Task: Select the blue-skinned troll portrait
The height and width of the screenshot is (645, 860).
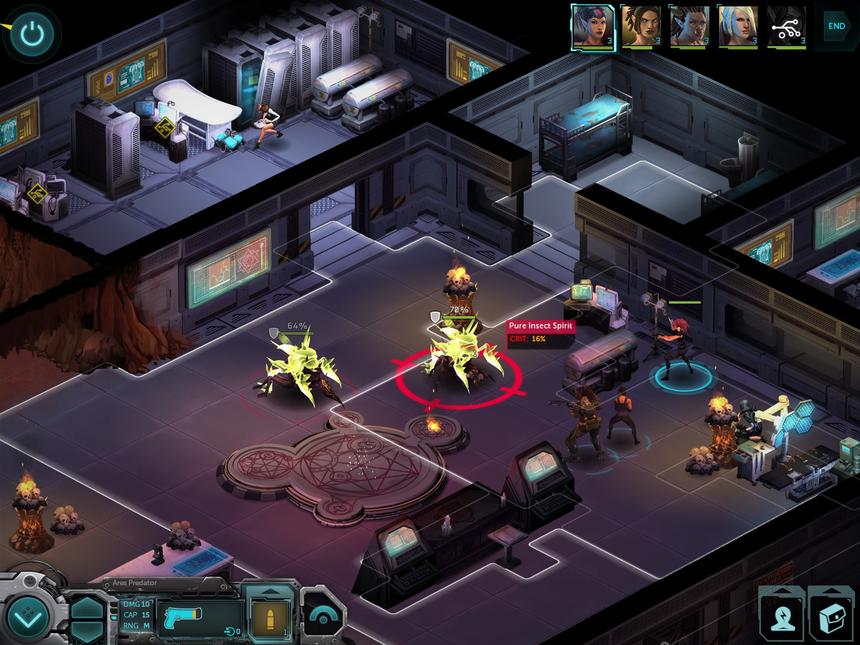Action: pyautogui.click(x=687, y=26)
